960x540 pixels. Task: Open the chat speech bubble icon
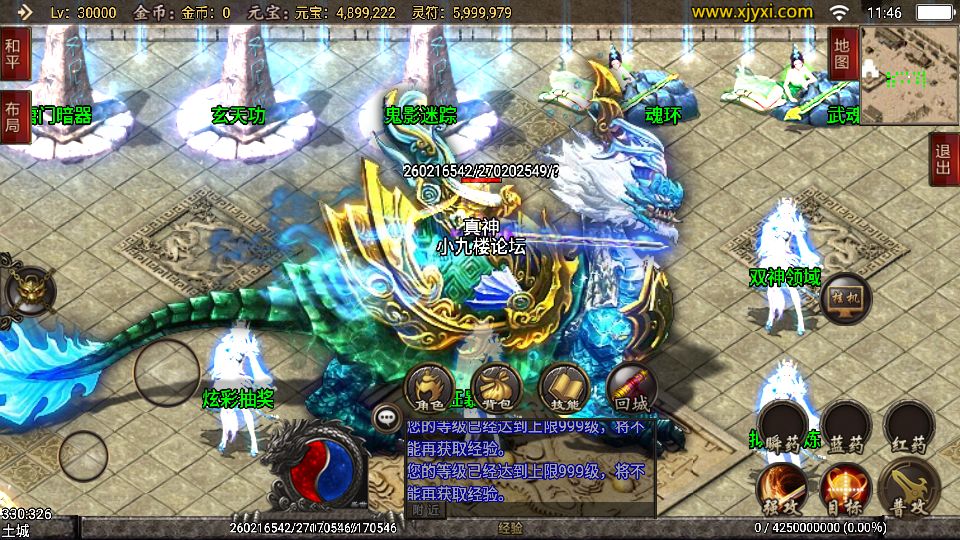(385, 417)
